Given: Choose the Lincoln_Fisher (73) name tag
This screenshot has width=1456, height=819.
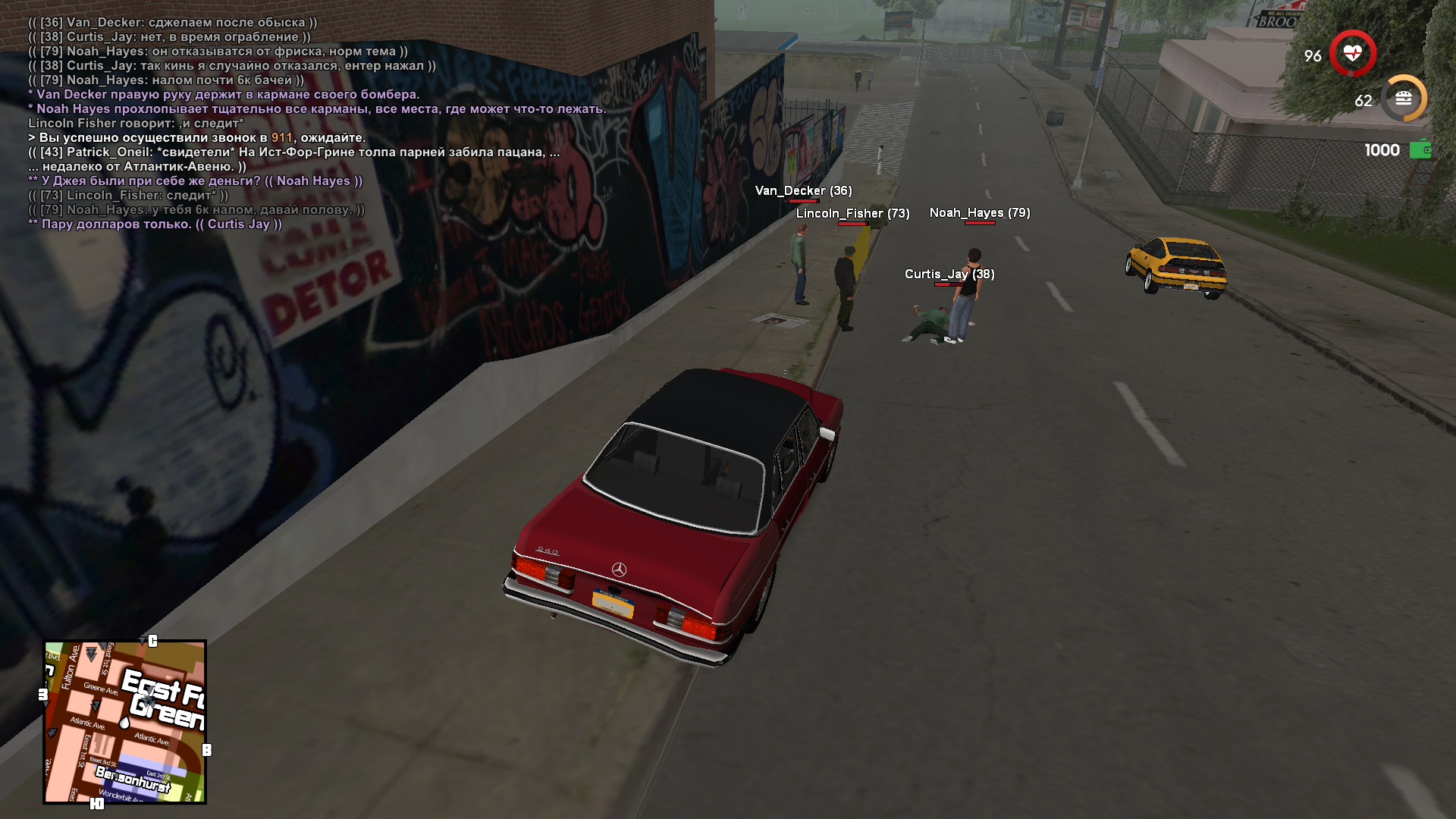Looking at the screenshot, I should click(852, 214).
